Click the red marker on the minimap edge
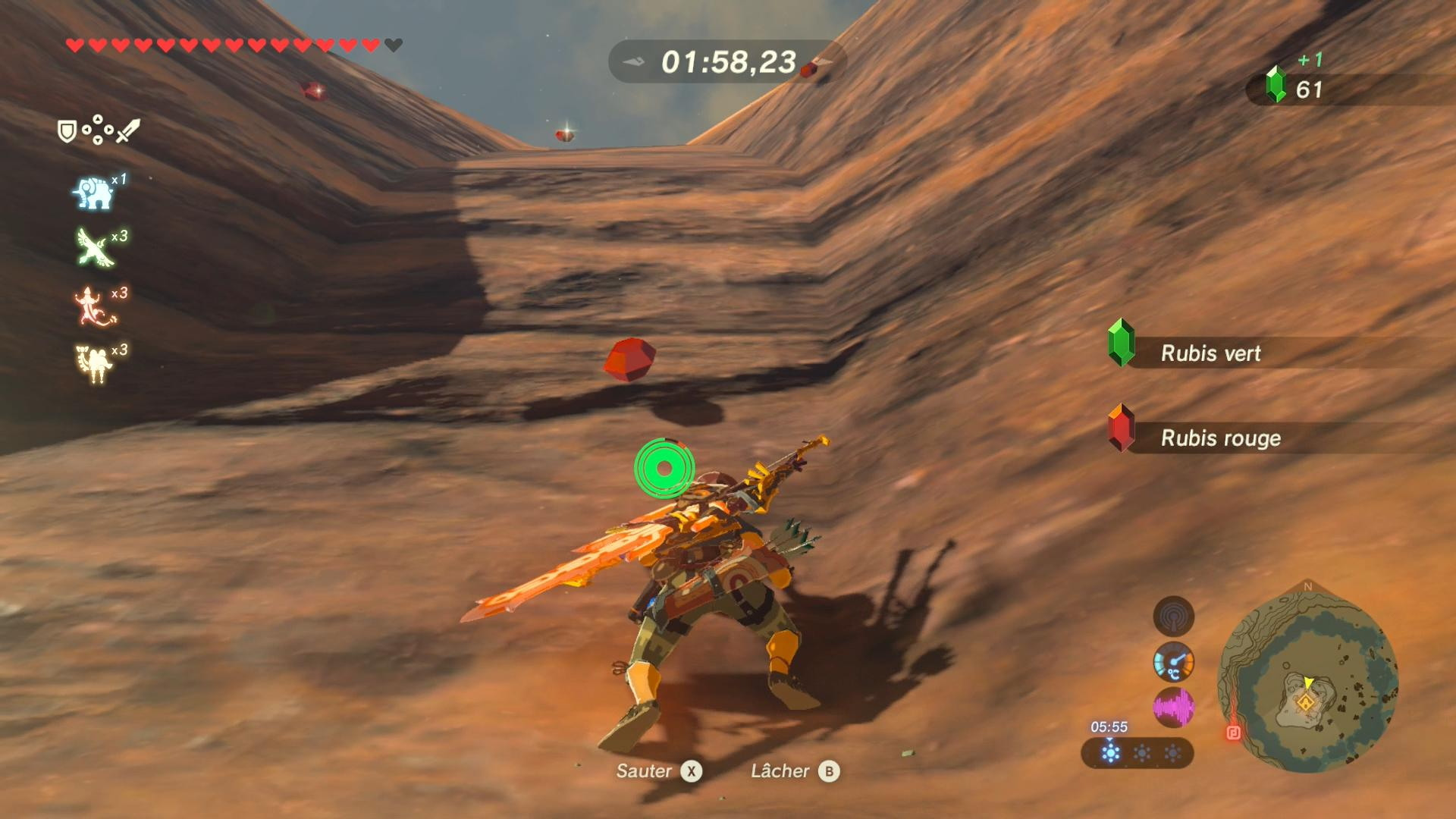The width and height of the screenshot is (1456, 819). 1233,733
